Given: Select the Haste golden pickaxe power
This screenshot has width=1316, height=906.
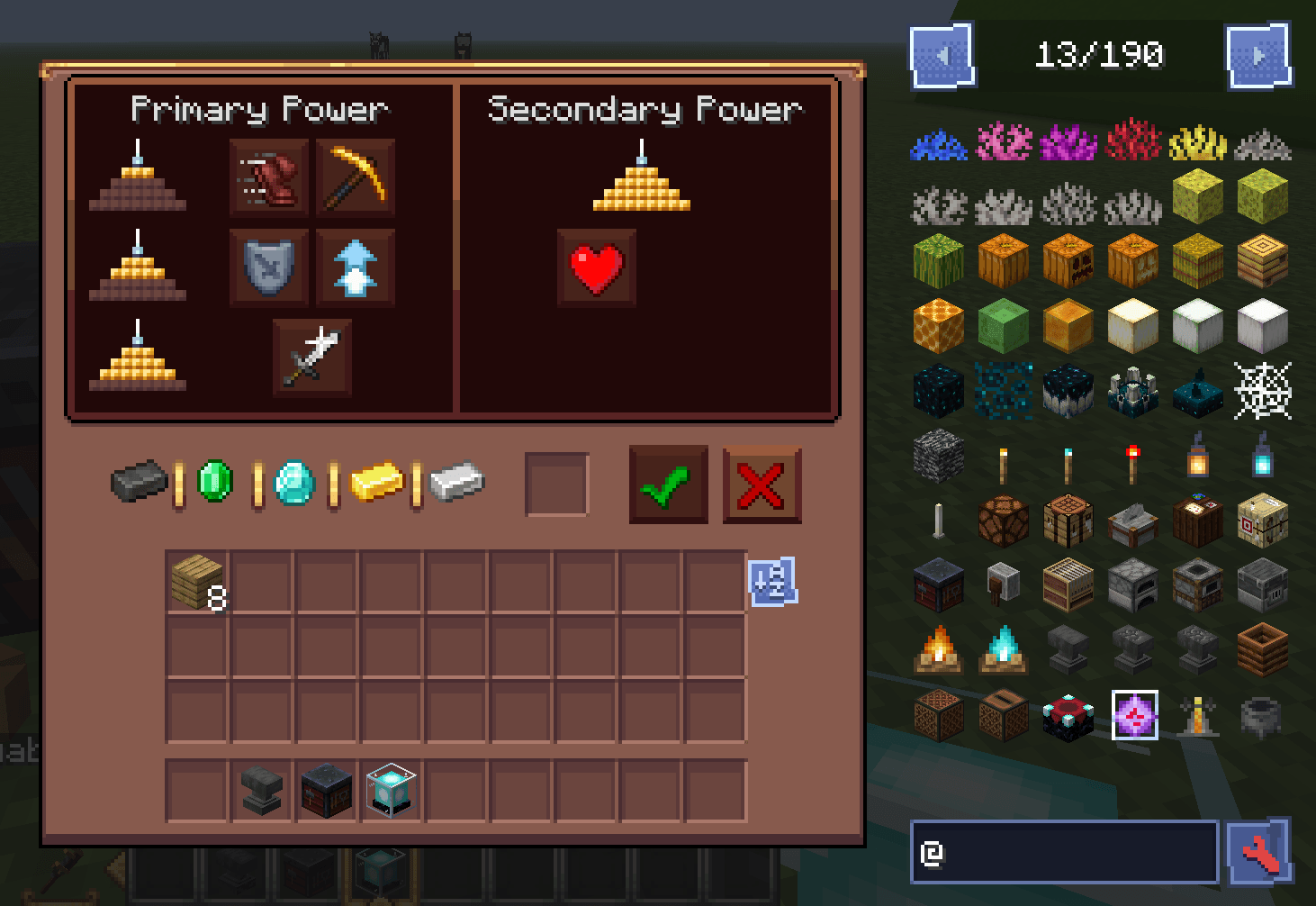Looking at the screenshot, I should coord(355,177).
